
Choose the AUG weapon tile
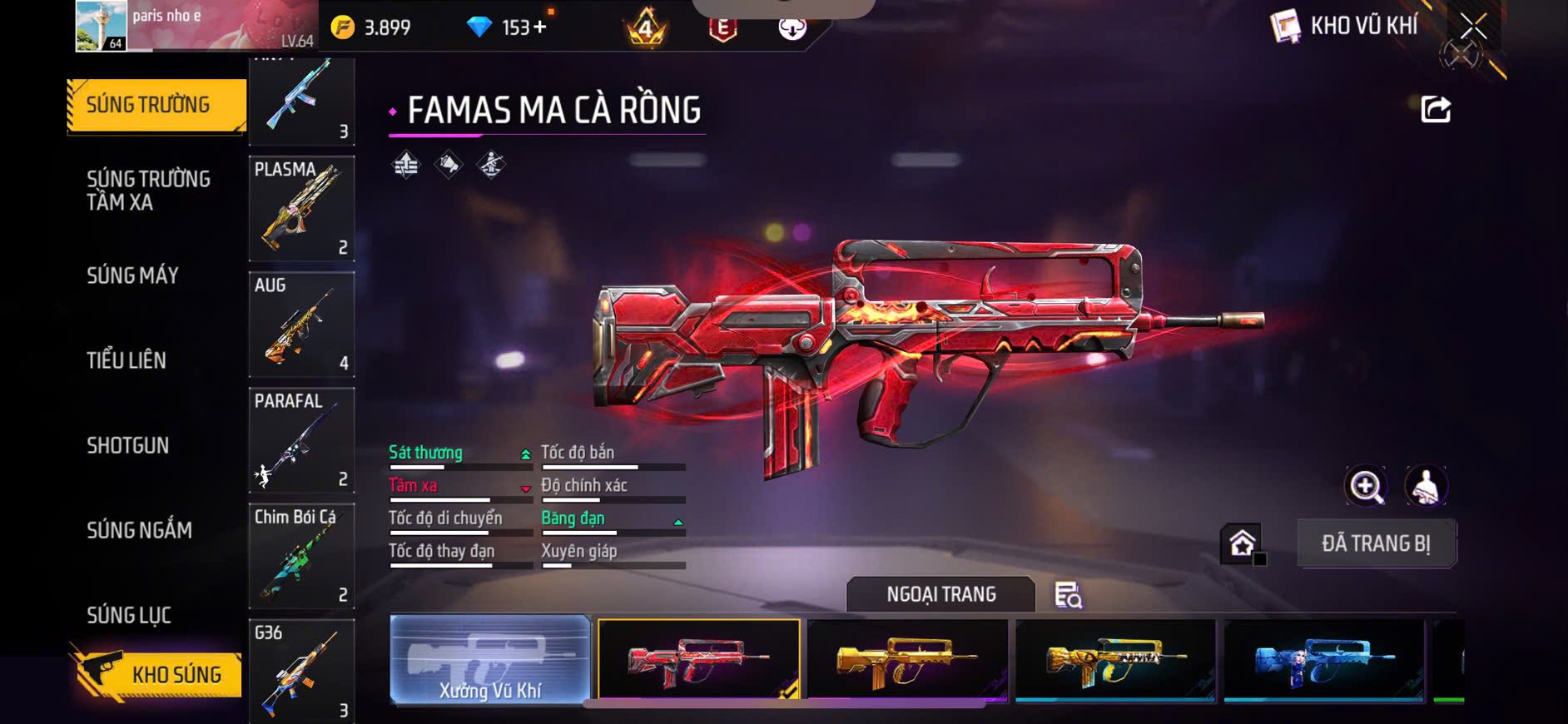click(x=301, y=325)
